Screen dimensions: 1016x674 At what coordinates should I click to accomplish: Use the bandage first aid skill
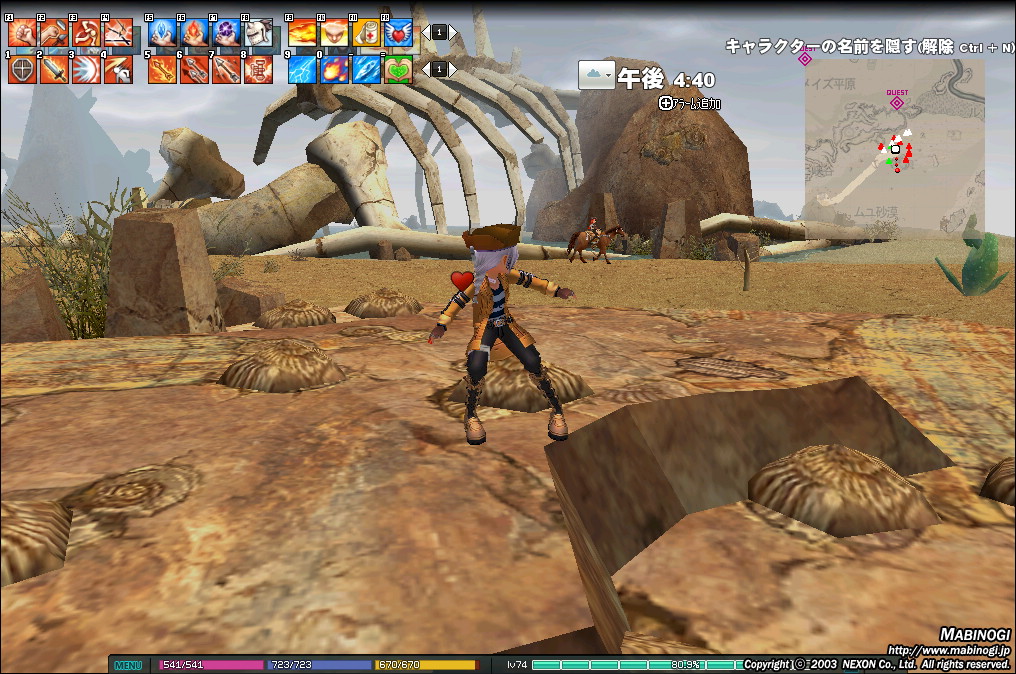[x=366, y=33]
